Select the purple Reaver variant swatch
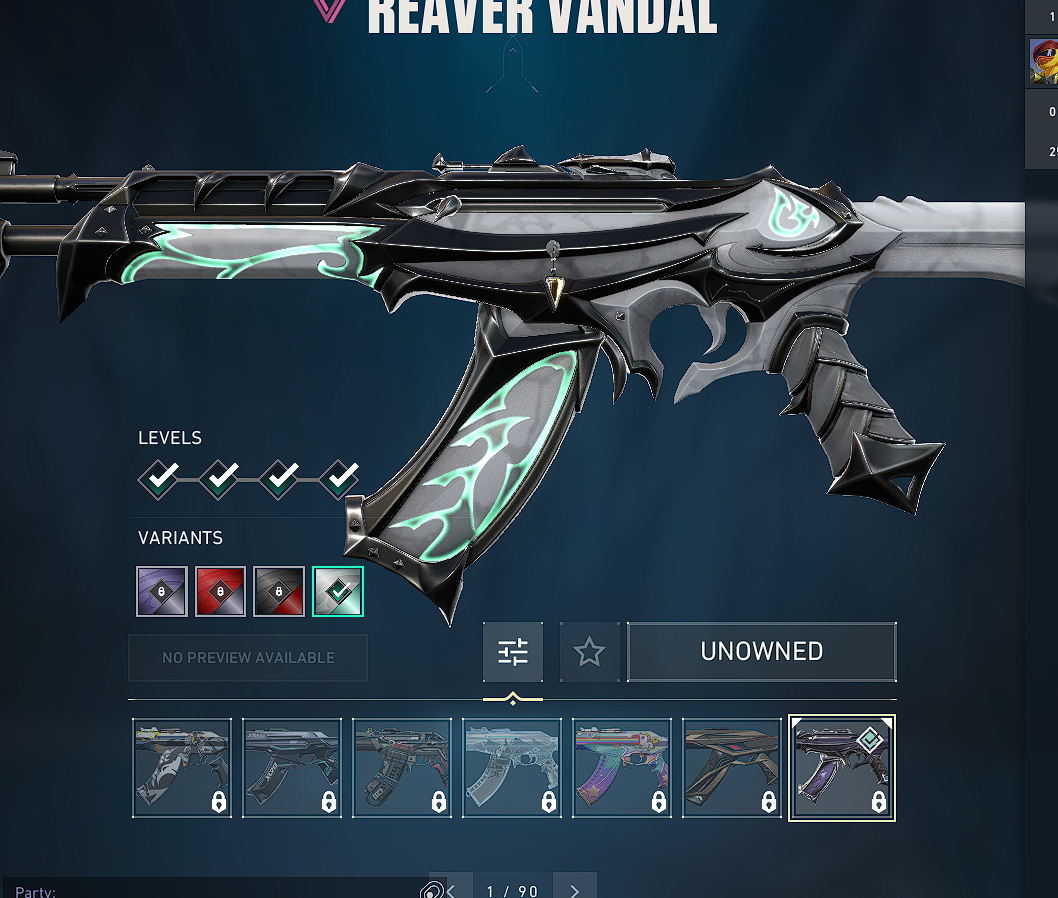 (x=161, y=591)
